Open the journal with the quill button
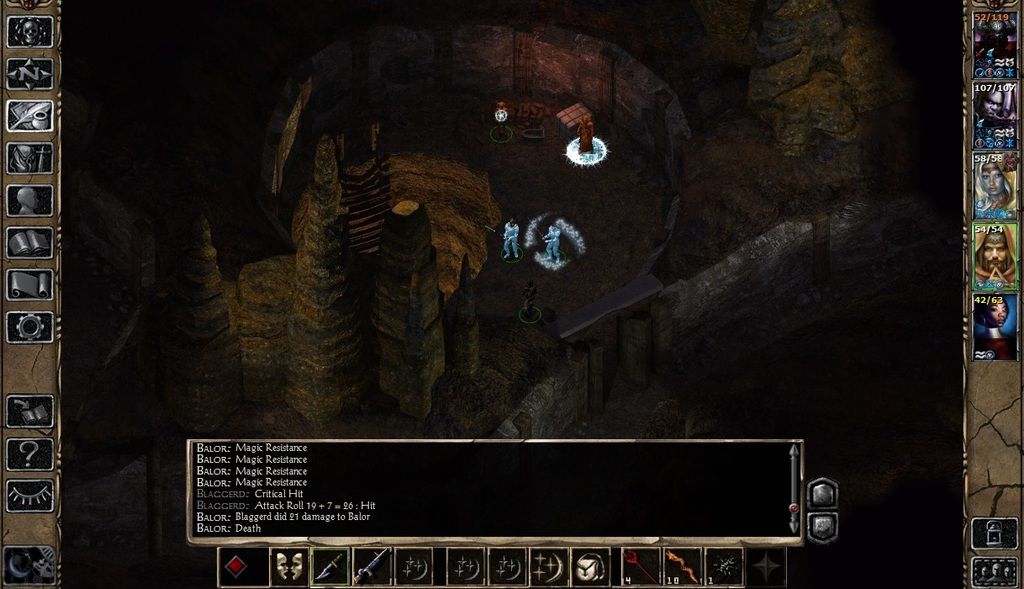Image resolution: width=1024 pixels, height=589 pixels. pyautogui.click(x=30, y=115)
